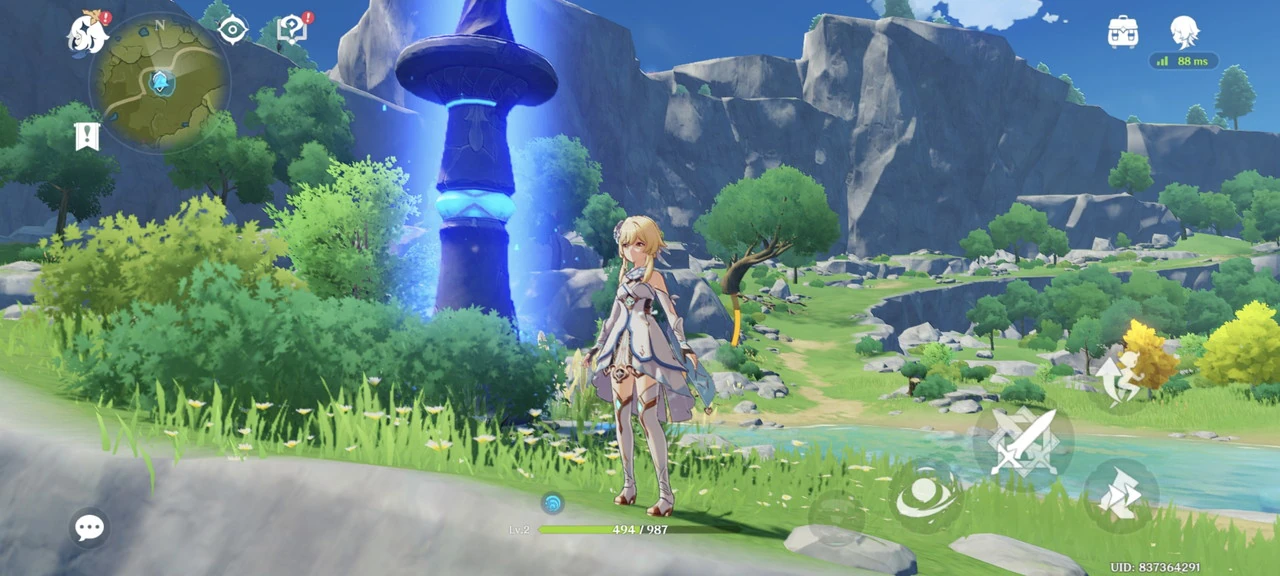Open the chat speech bubble
This screenshot has width=1280, height=576.
[x=89, y=527]
